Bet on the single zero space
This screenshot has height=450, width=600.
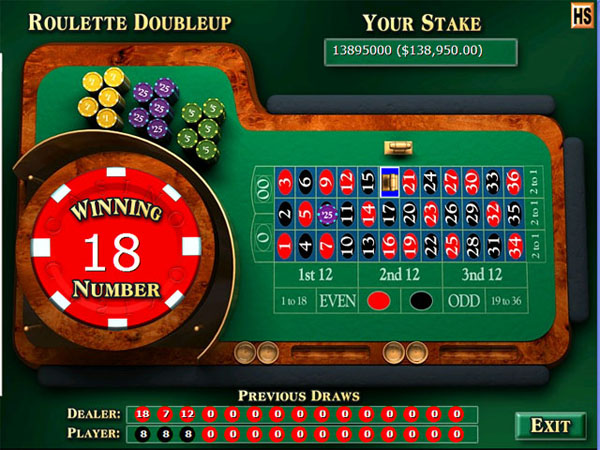coord(264,242)
